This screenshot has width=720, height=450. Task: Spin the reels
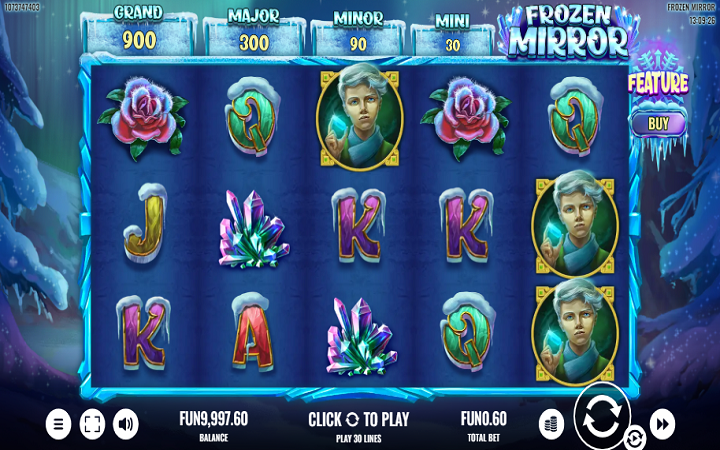602,416
